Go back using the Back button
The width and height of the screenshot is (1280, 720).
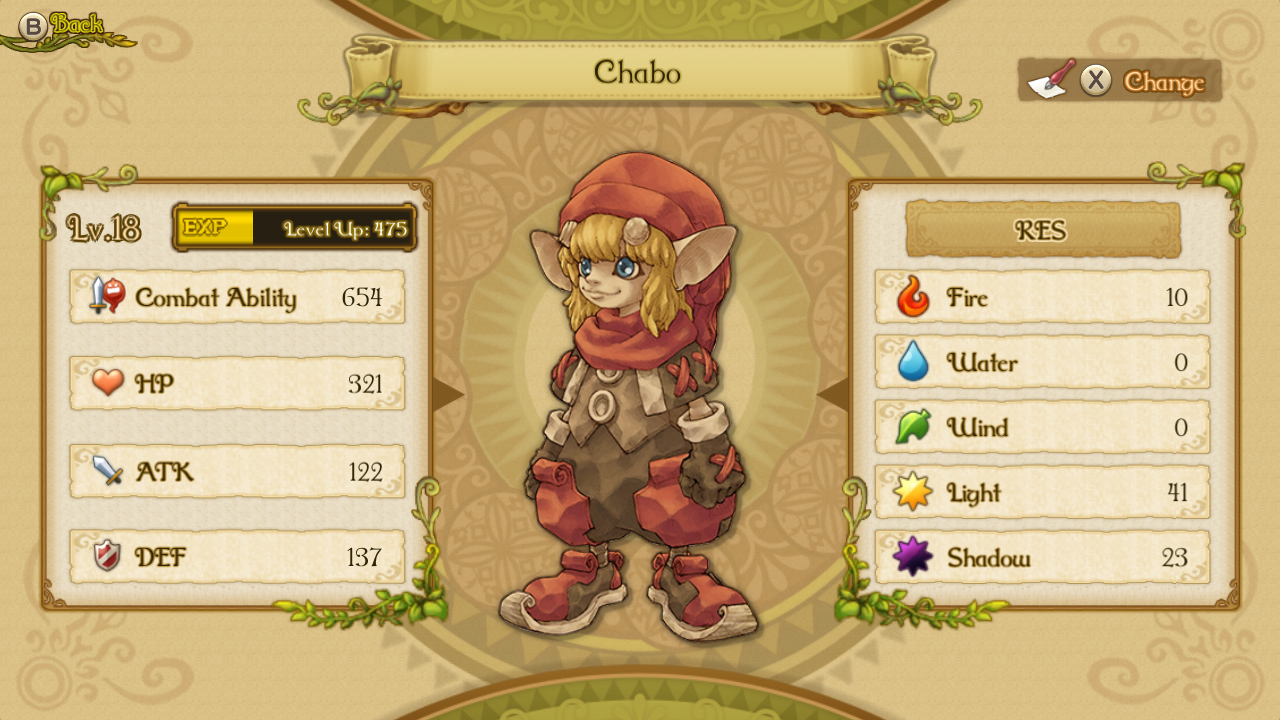point(62,26)
